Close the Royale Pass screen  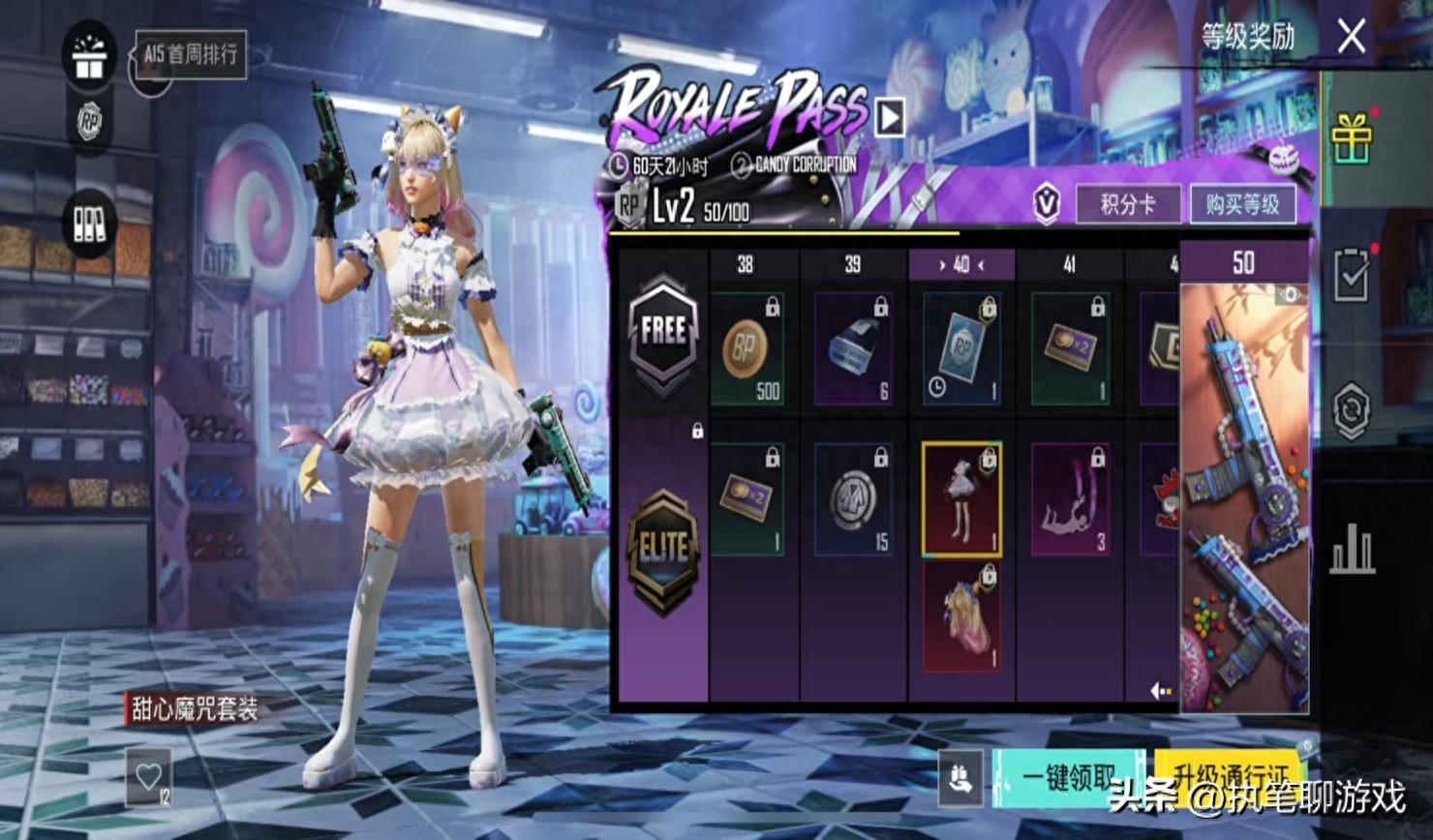(1351, 38)
